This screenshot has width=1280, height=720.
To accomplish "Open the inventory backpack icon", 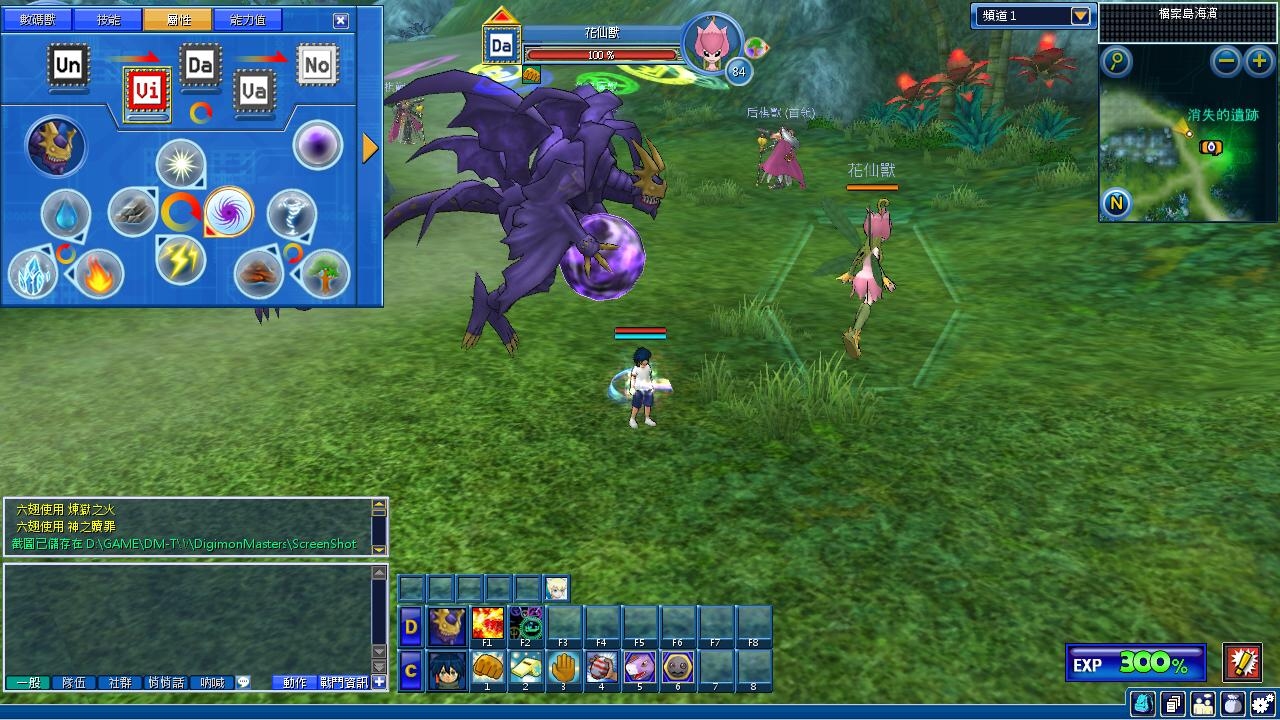I will [x=1142, y=703].
